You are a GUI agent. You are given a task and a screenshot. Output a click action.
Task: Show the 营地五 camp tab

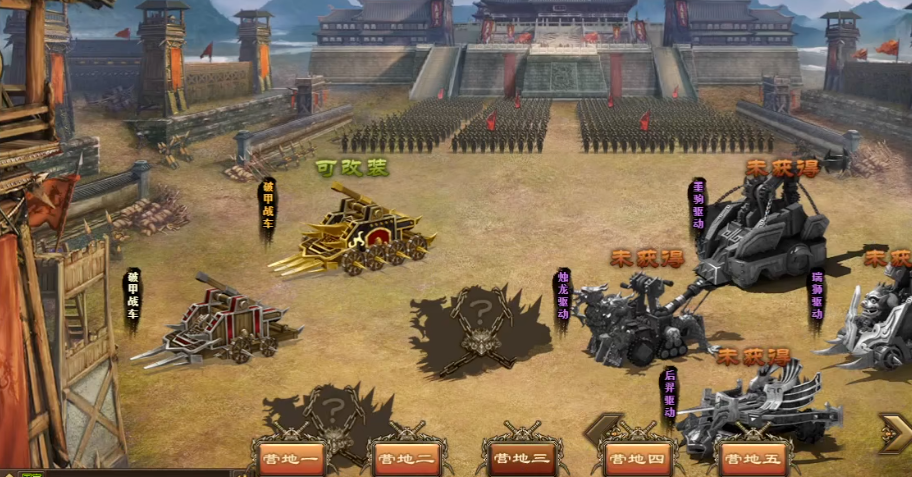click(753, 460)
